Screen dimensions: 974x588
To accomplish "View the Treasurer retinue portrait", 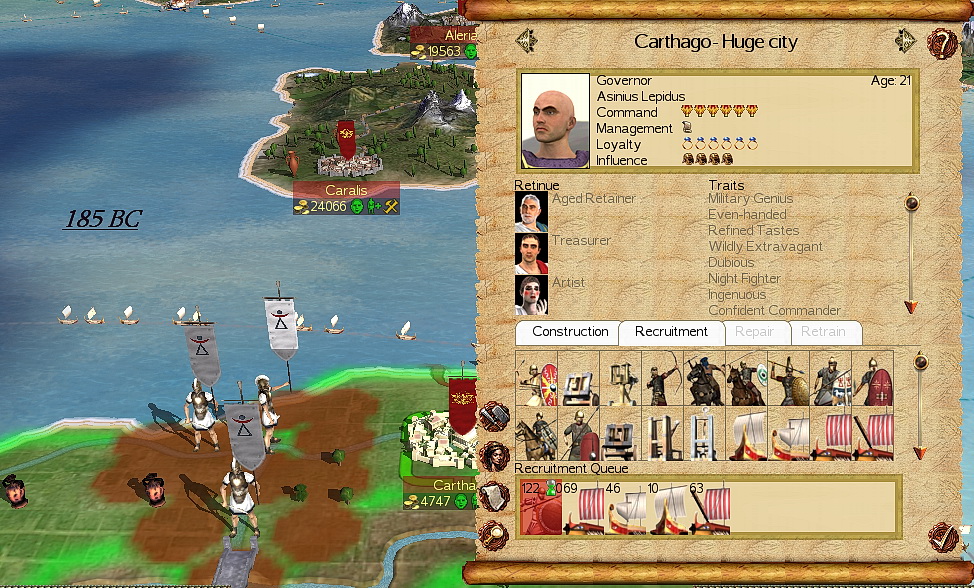I will (531, 253).
